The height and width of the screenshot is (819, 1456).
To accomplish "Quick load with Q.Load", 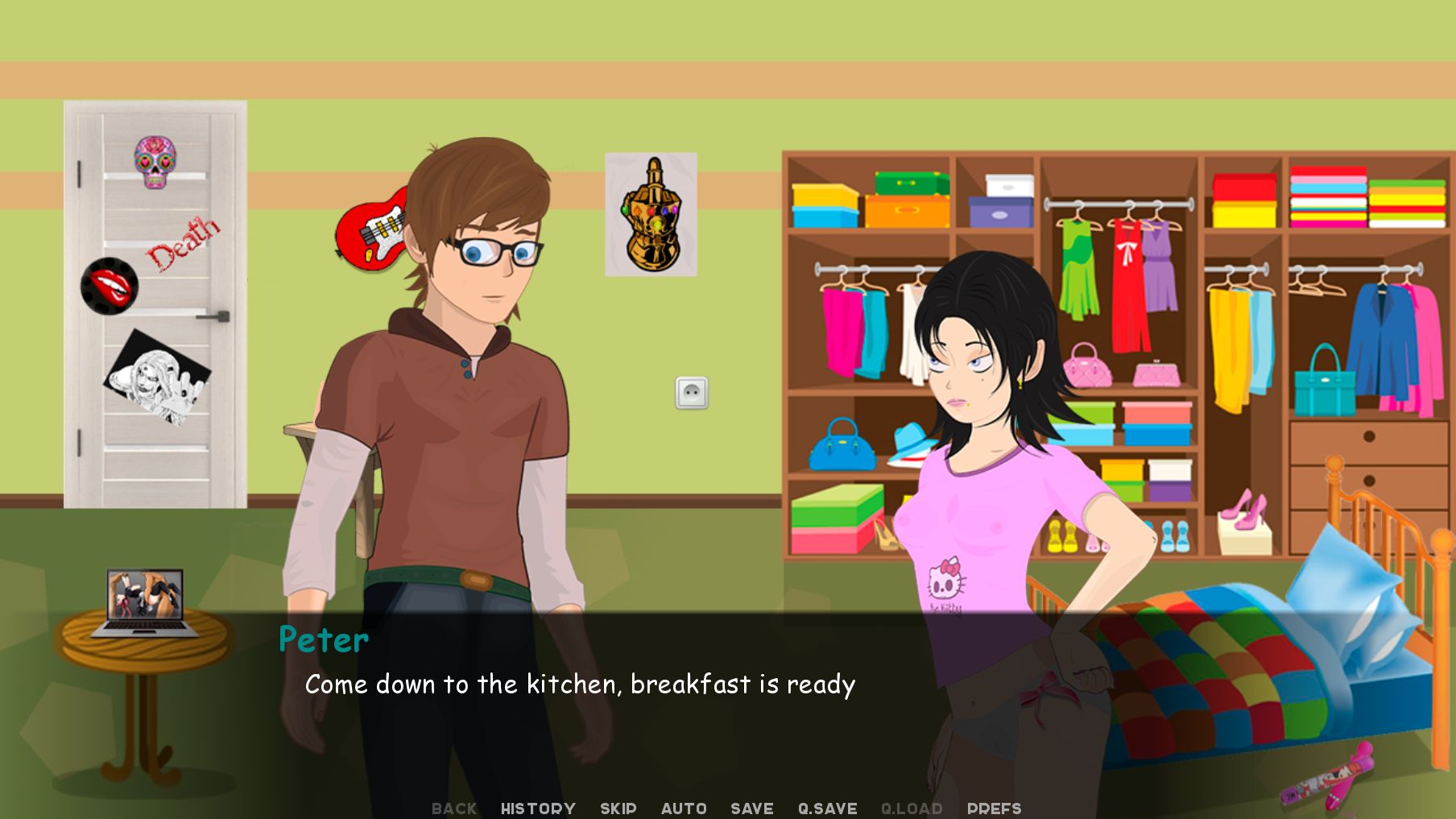I will click(912, 809).
